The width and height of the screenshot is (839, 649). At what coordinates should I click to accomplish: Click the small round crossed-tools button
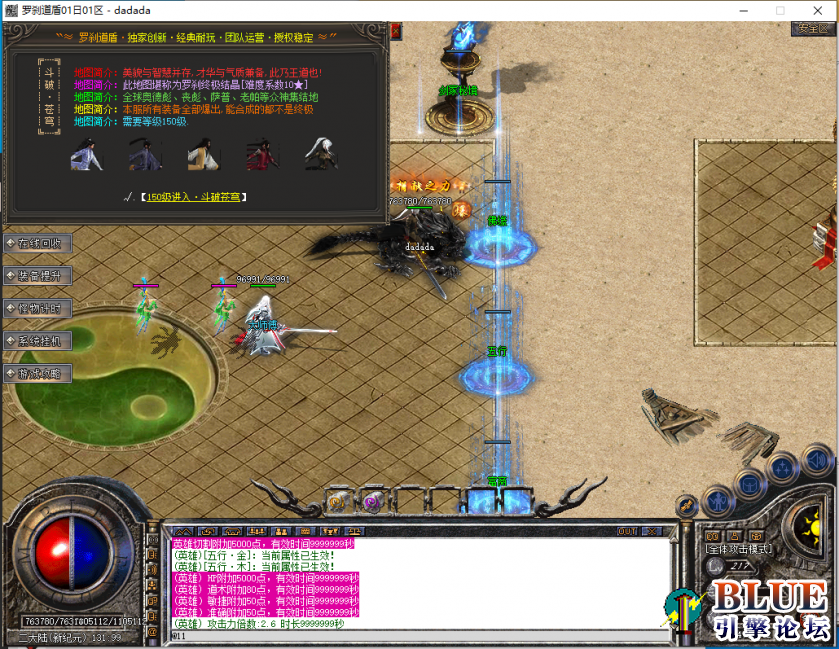[687, 506]
